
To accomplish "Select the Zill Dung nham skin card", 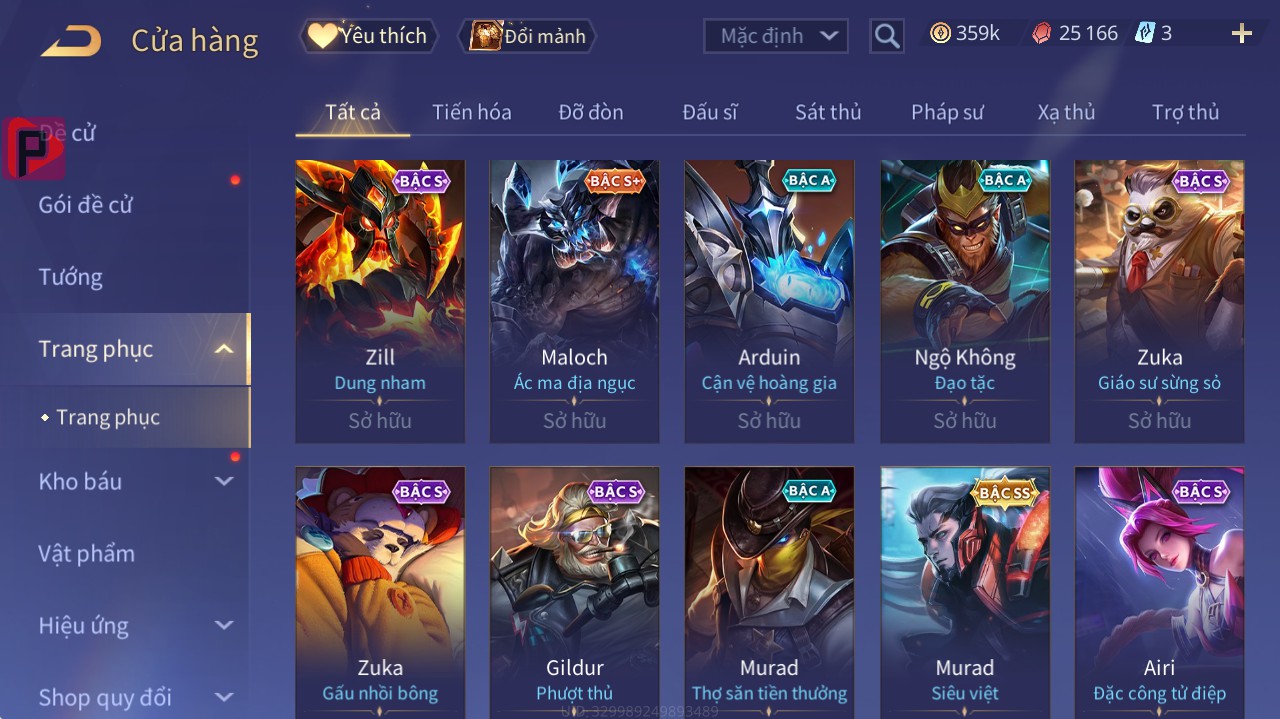I will (x=380, y=300).
